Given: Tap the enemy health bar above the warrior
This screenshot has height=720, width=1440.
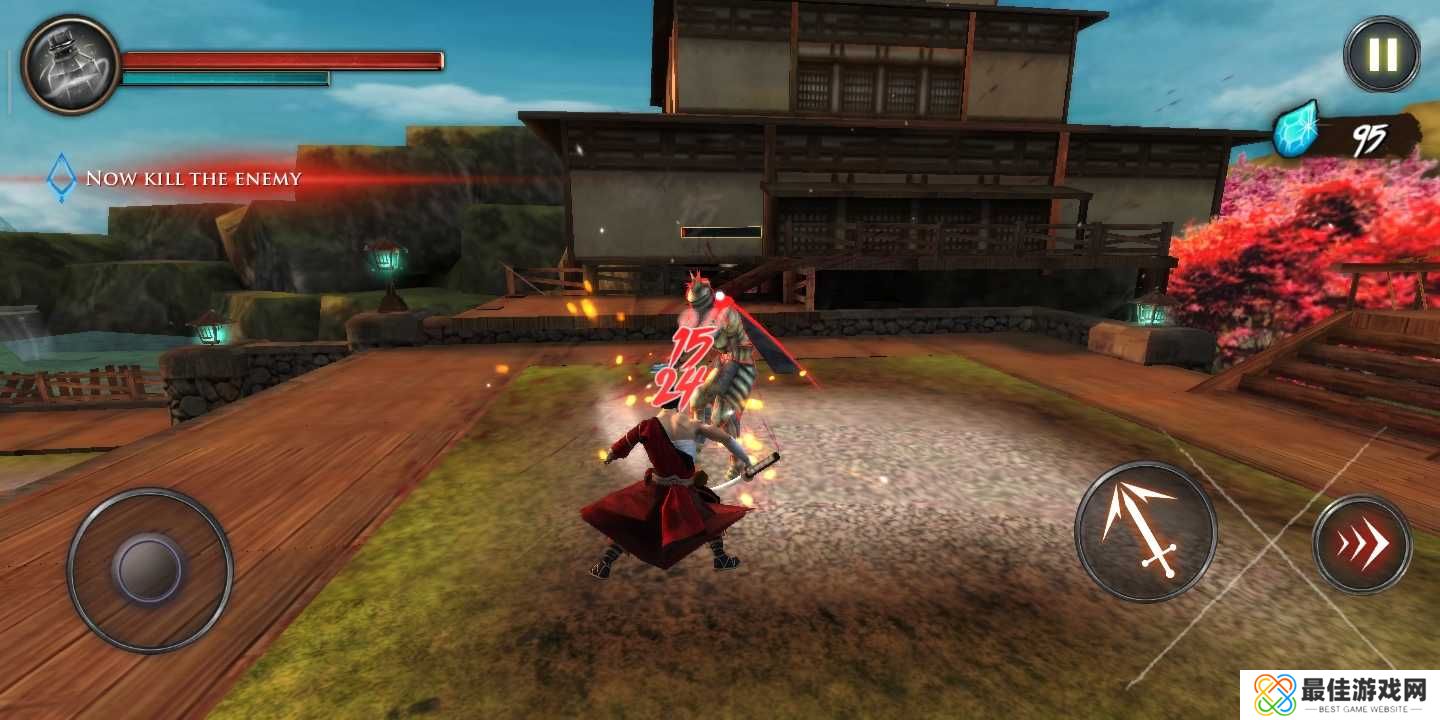Looking at the screenshot, I should [x=722, y=232].
